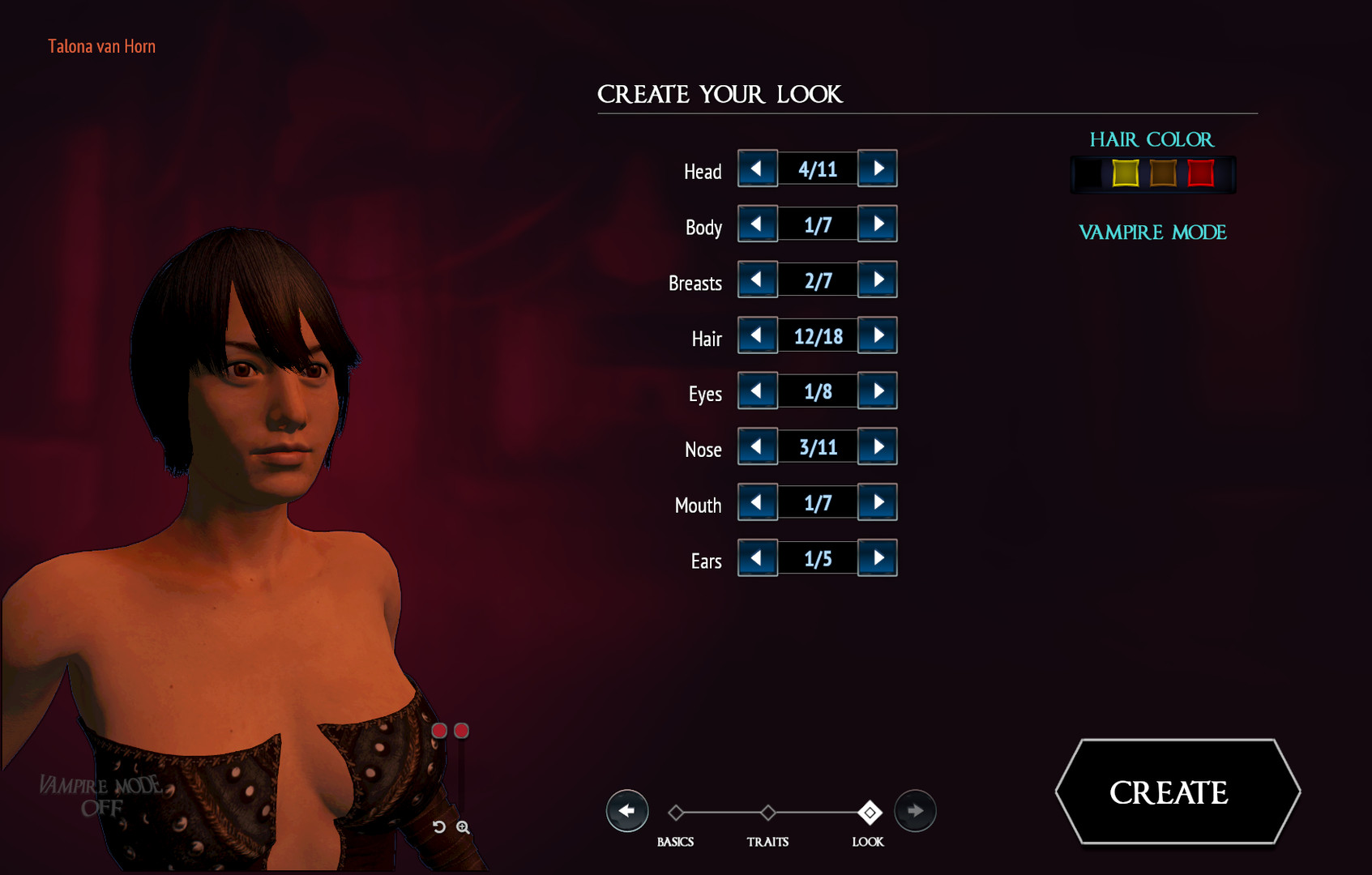Jump to the Basics step
This screenshot has width=1372, height=875.
(x=676, y=811)
